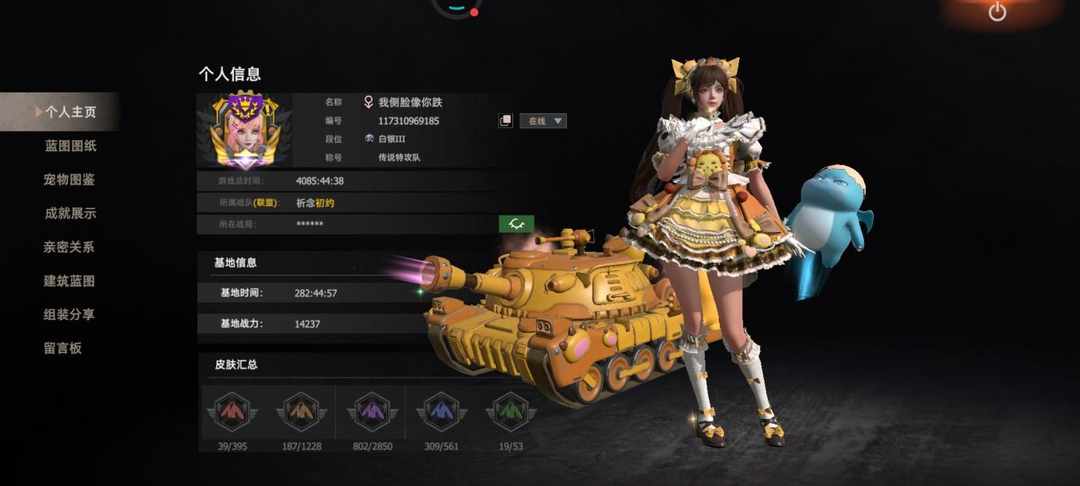Viewport: 1080px width, 486px height.
Task: Pick the green skin badge 19/53
Action: 510,410
